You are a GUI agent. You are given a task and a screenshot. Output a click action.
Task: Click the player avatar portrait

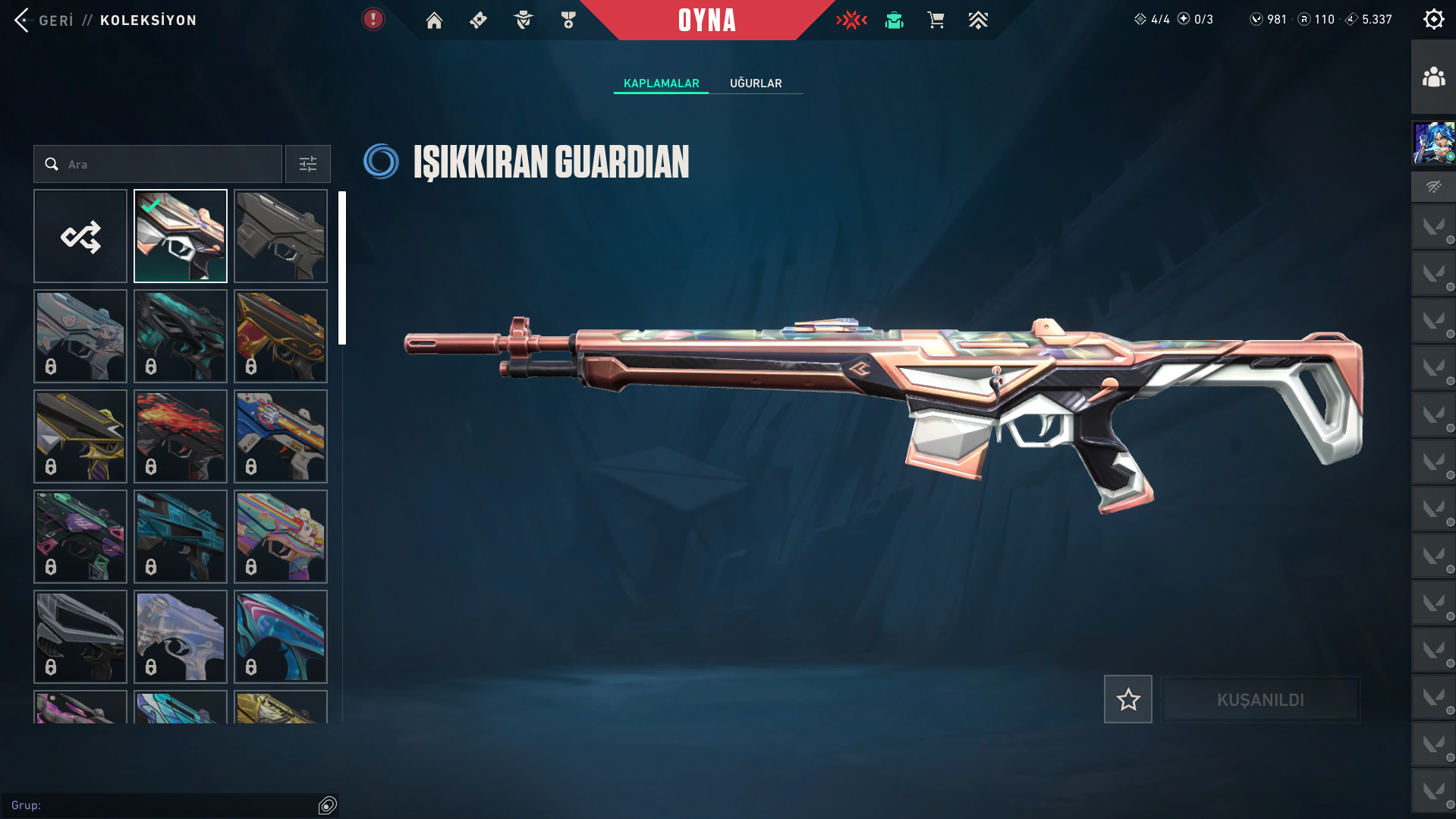pos(1433,143)
